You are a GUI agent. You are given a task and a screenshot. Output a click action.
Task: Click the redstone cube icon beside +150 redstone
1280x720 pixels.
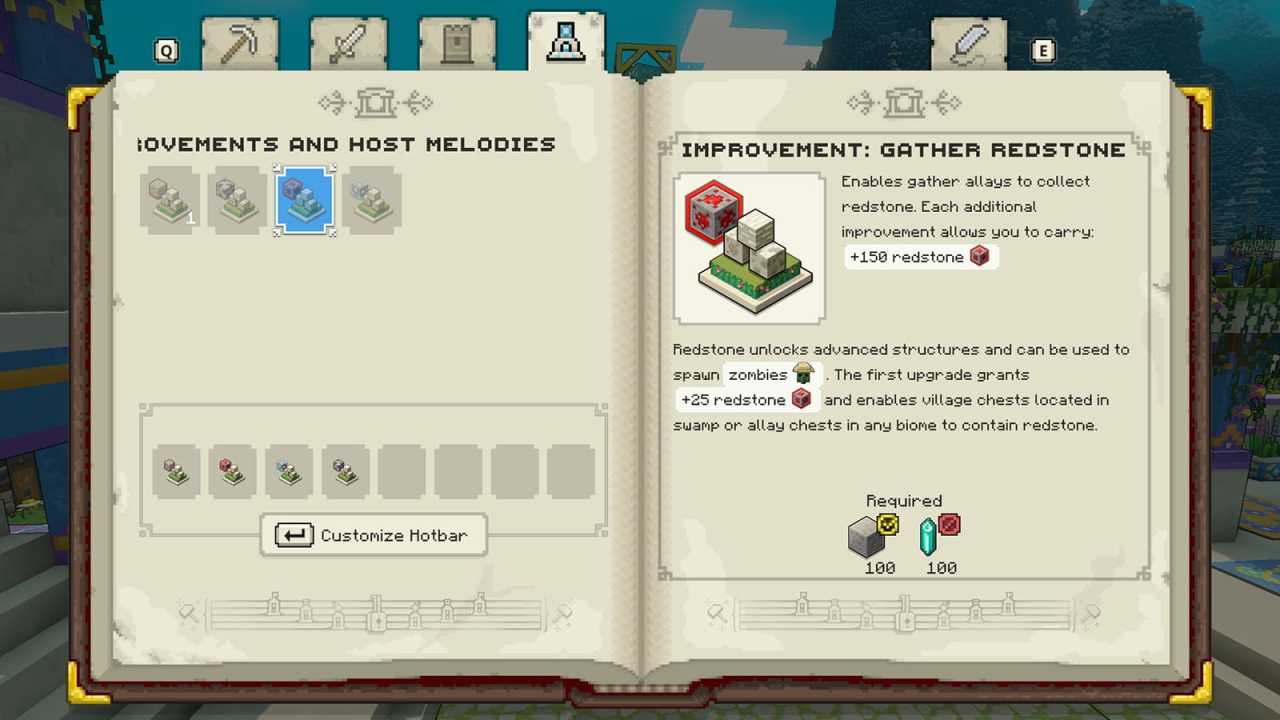tap(979, 256)
